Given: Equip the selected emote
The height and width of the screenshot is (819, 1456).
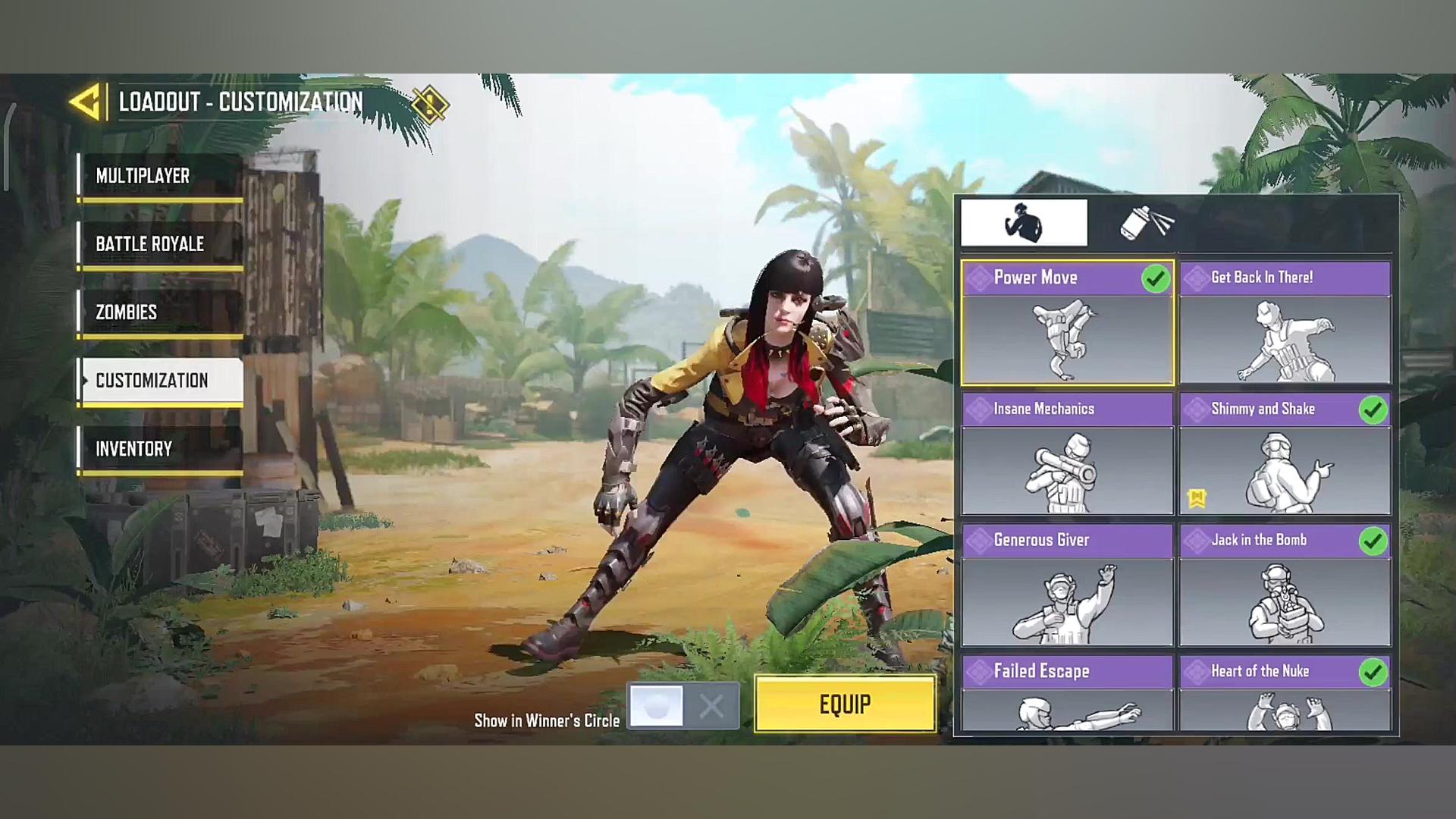Looking at the screenshot, I should [845, 704].
